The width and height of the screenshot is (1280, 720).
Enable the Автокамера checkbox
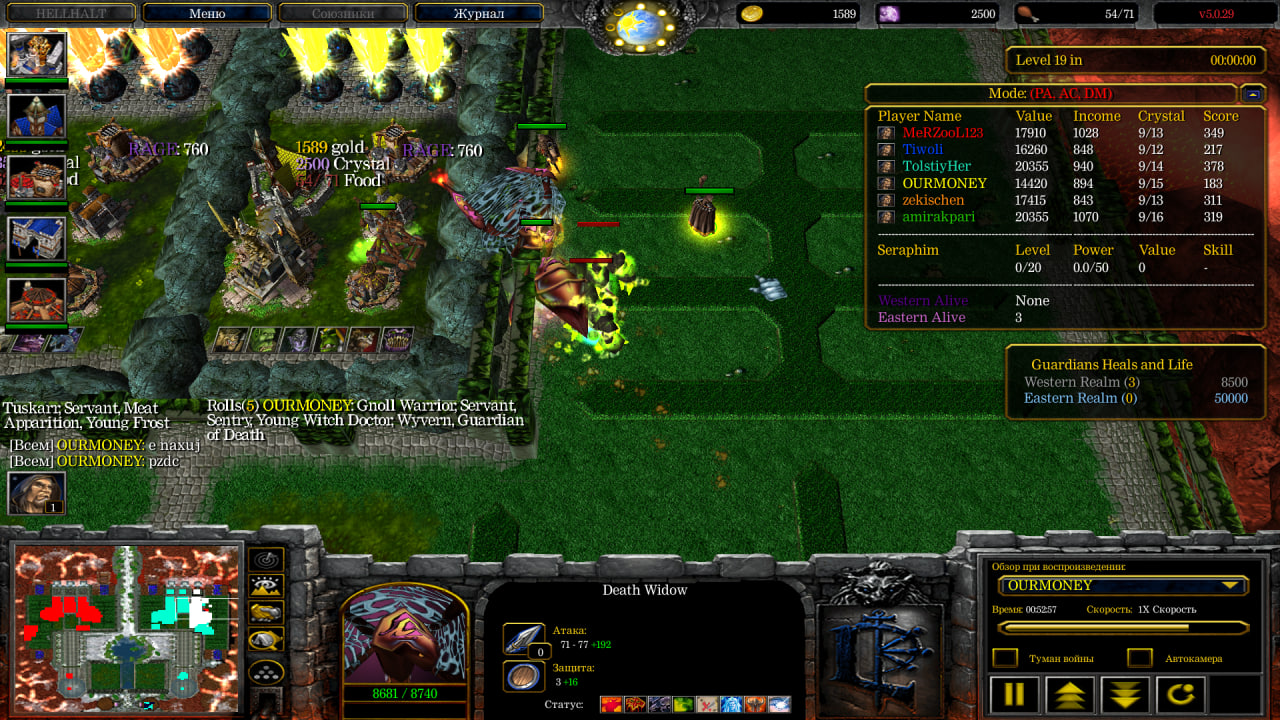click(1139, 658)
